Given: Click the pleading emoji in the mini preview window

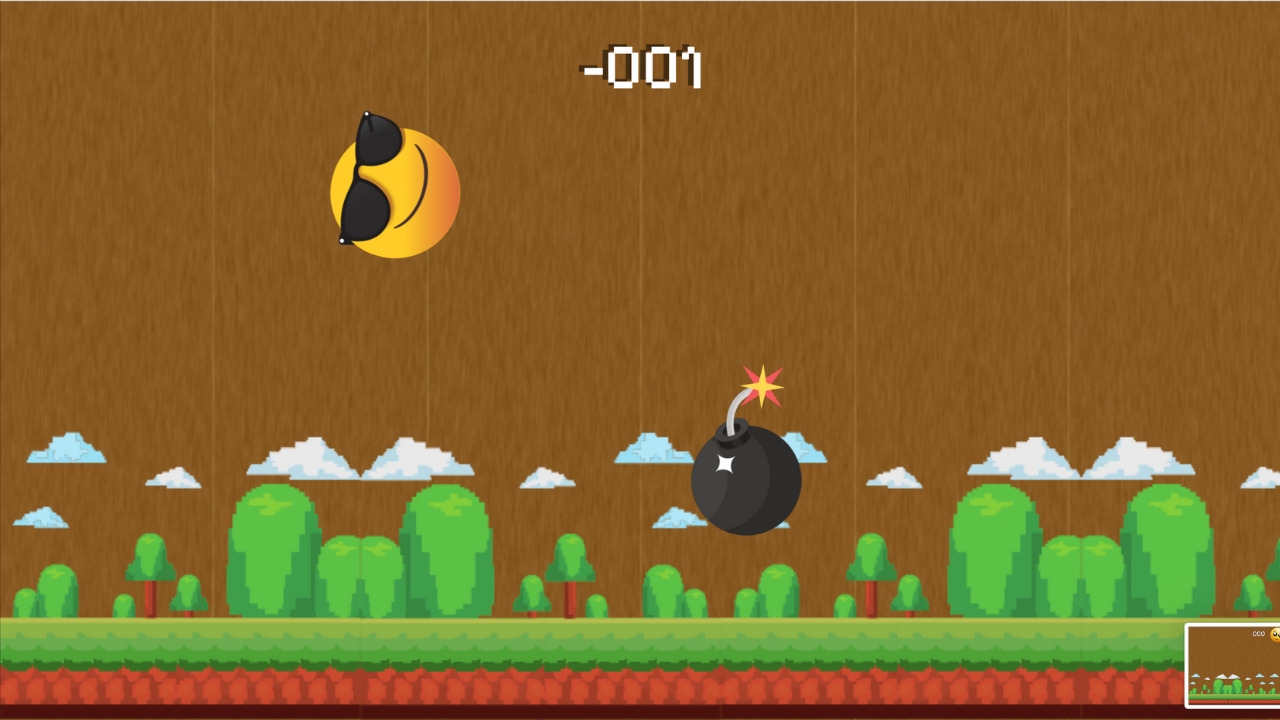Looking at the screenshot, I should tap(1276, 635).
